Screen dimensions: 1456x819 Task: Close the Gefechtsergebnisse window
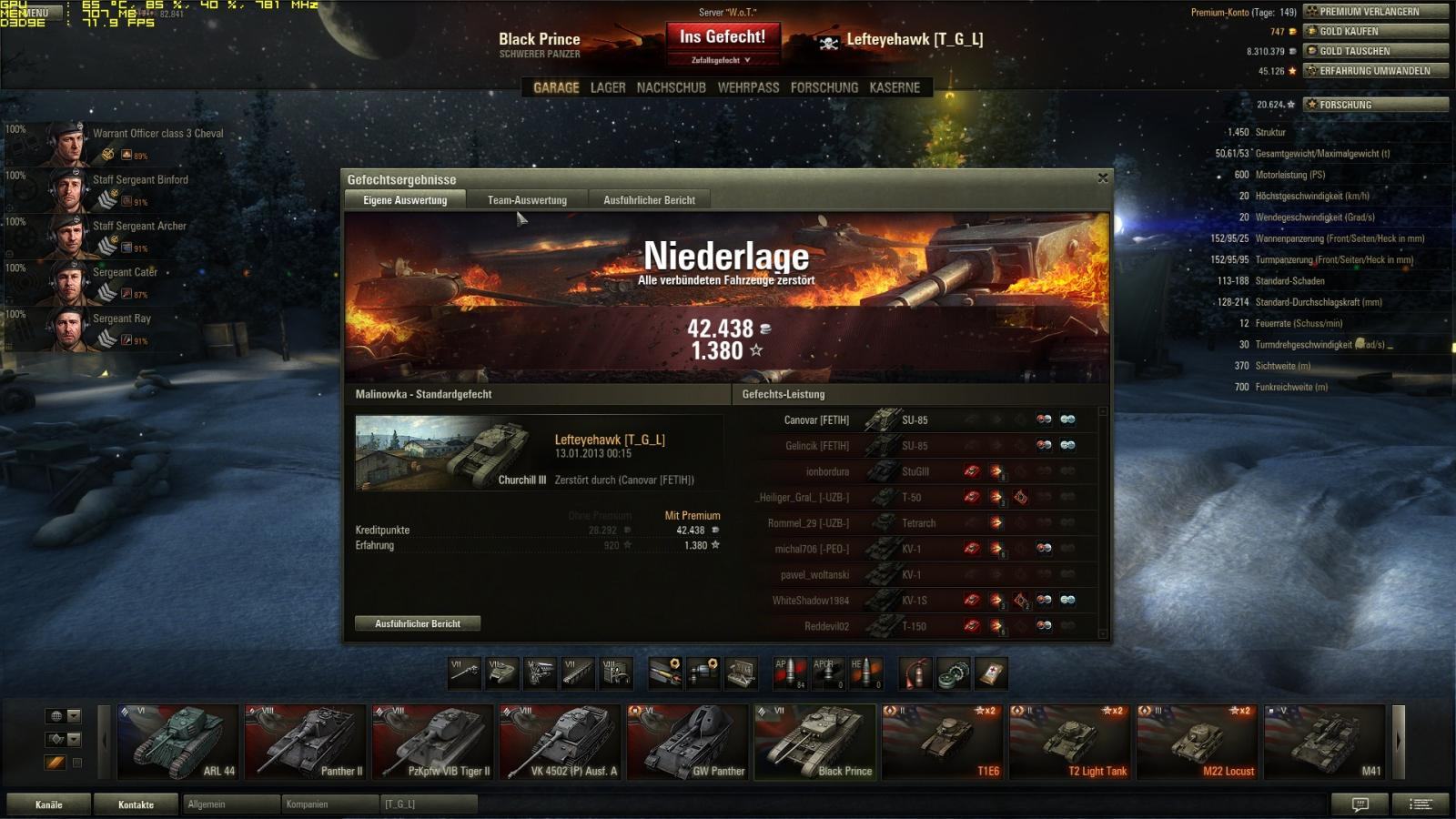(x=1103, y=178)
